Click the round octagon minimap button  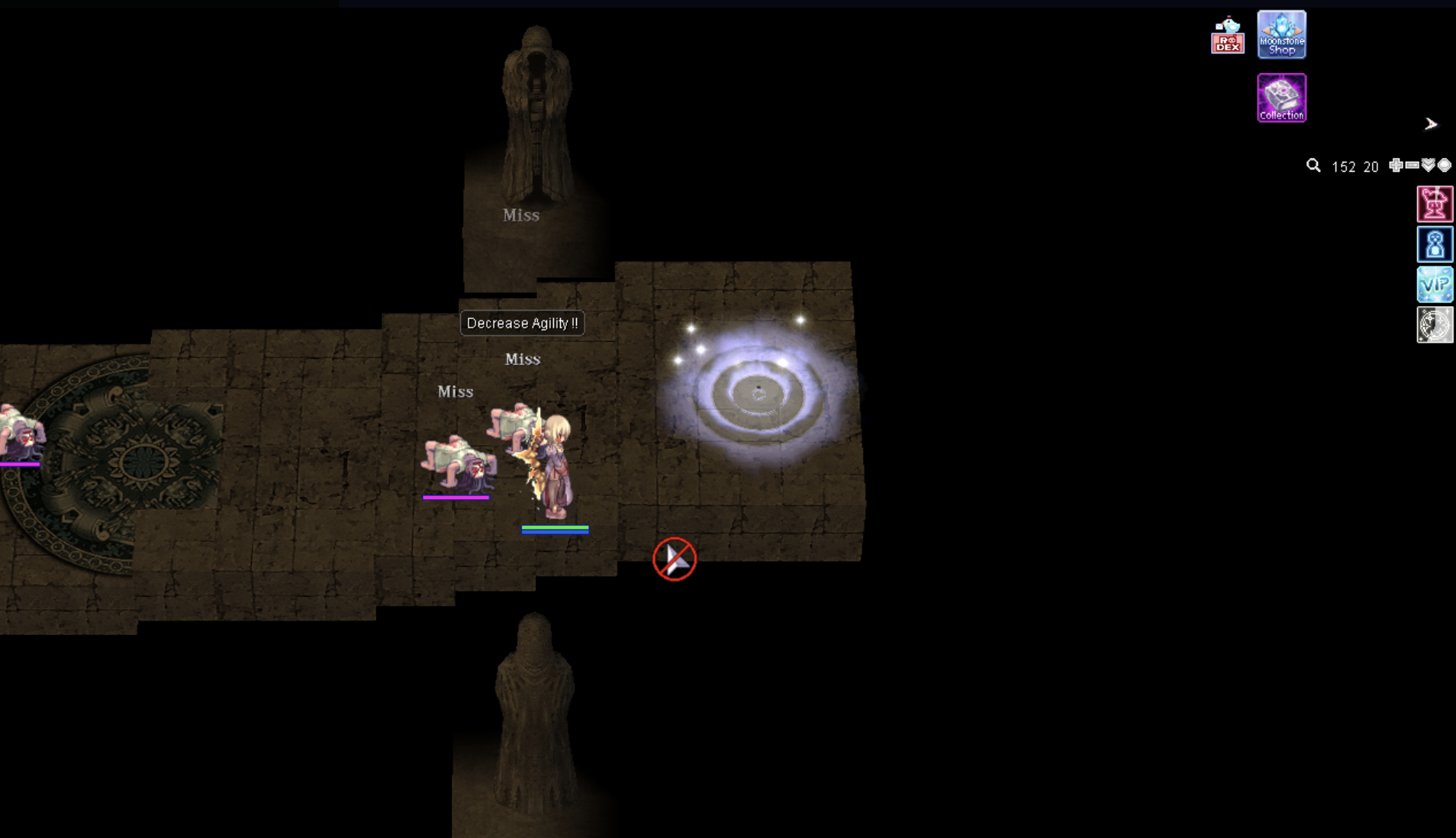[1444, 166]
